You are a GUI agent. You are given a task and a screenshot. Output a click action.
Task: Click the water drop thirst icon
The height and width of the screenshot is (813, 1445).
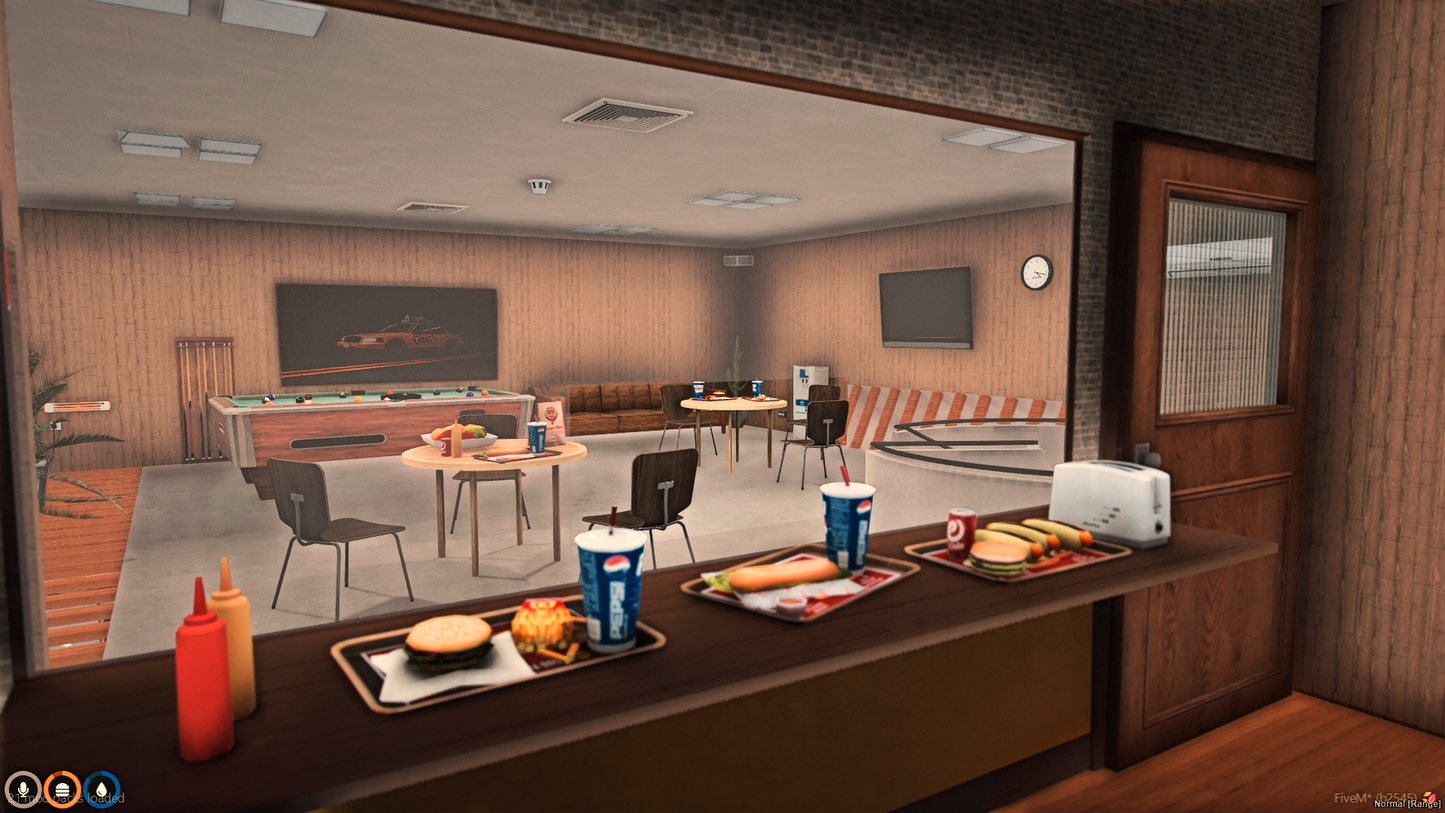pos(102,790)
